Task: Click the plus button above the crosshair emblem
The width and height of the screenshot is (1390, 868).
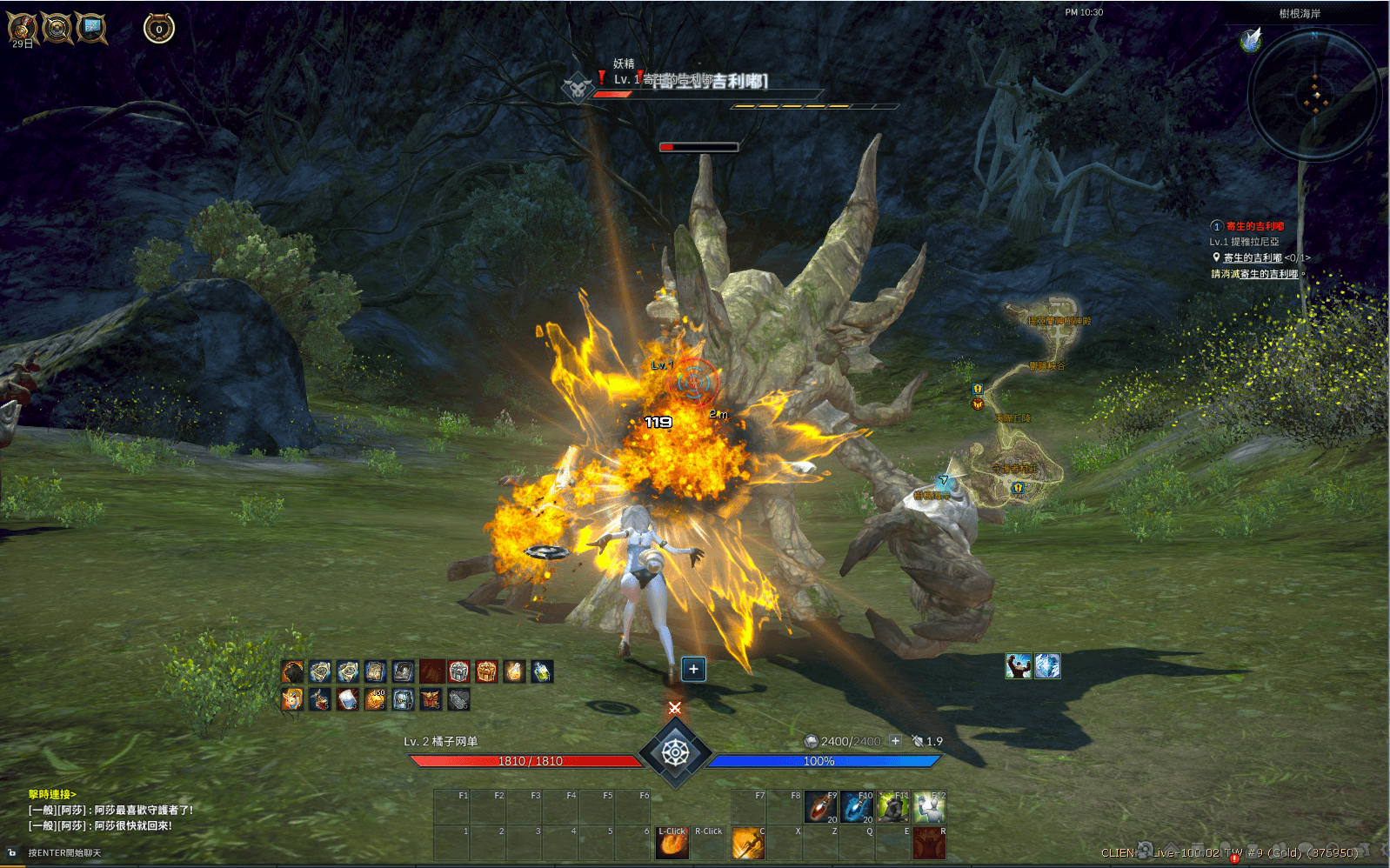Action: pyautogui.click(x=693, y=669)
